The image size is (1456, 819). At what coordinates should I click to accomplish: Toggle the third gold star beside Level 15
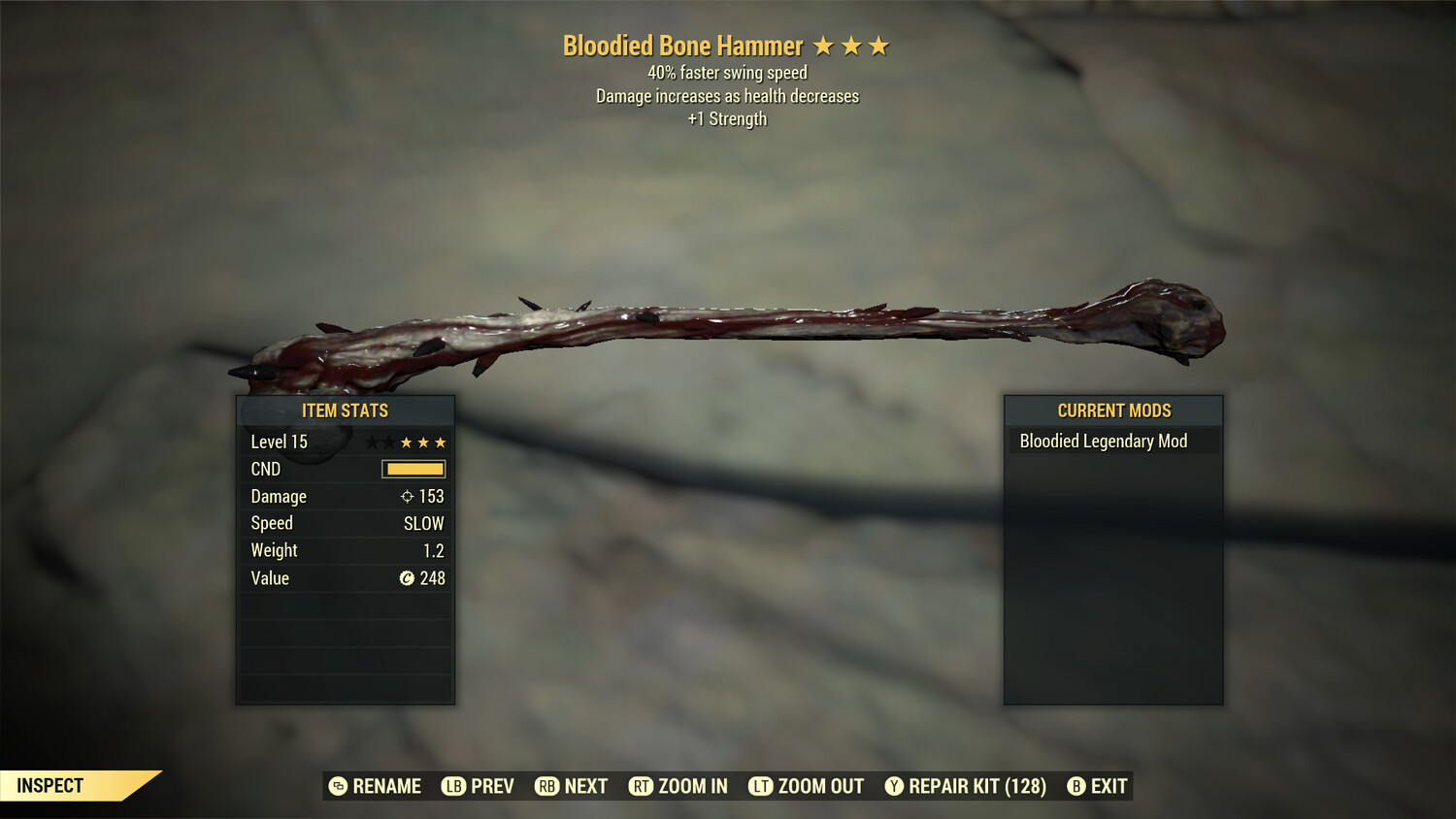click(443, 442)
